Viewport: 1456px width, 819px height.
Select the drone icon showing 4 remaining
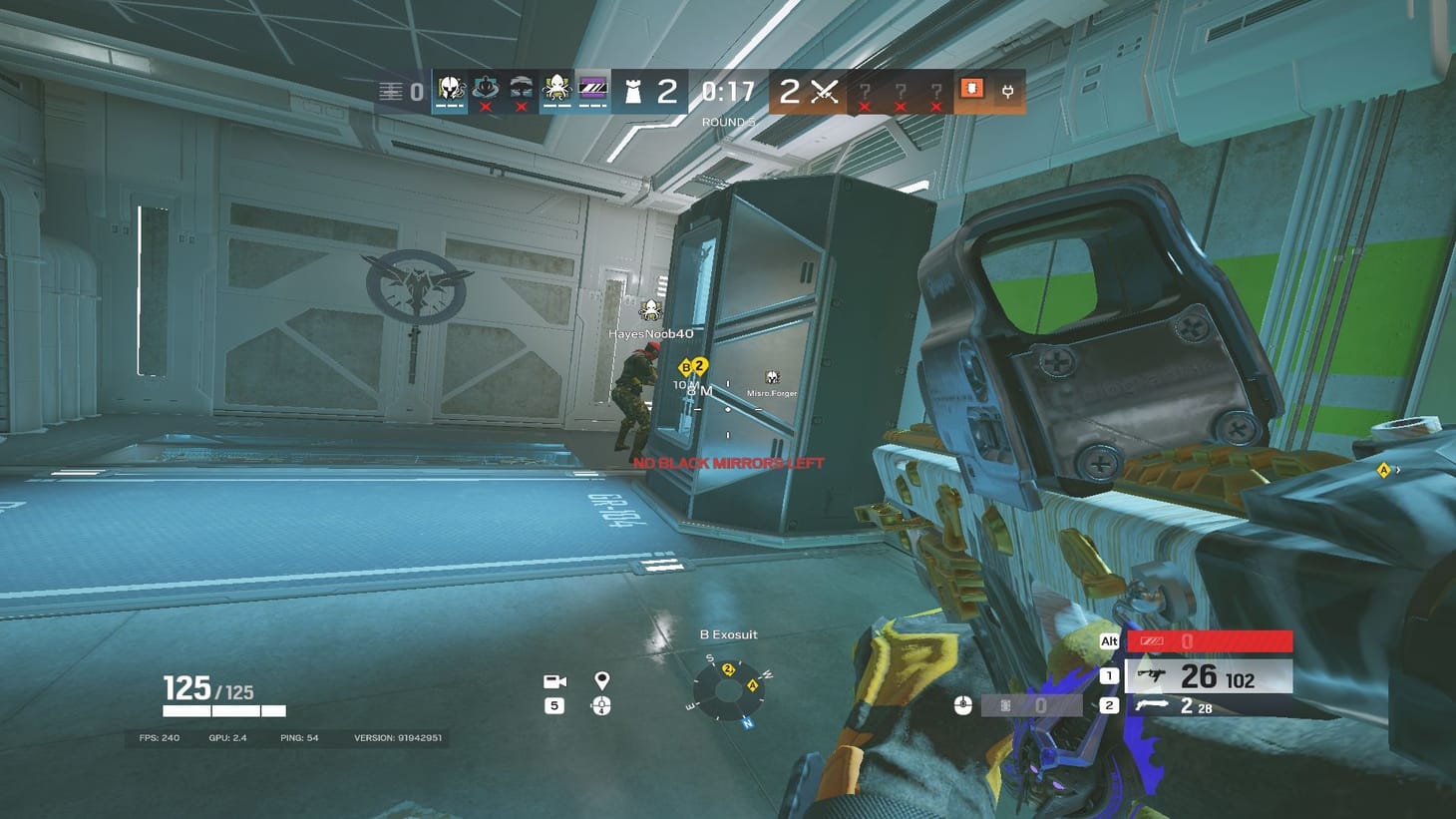click(601, 705)
